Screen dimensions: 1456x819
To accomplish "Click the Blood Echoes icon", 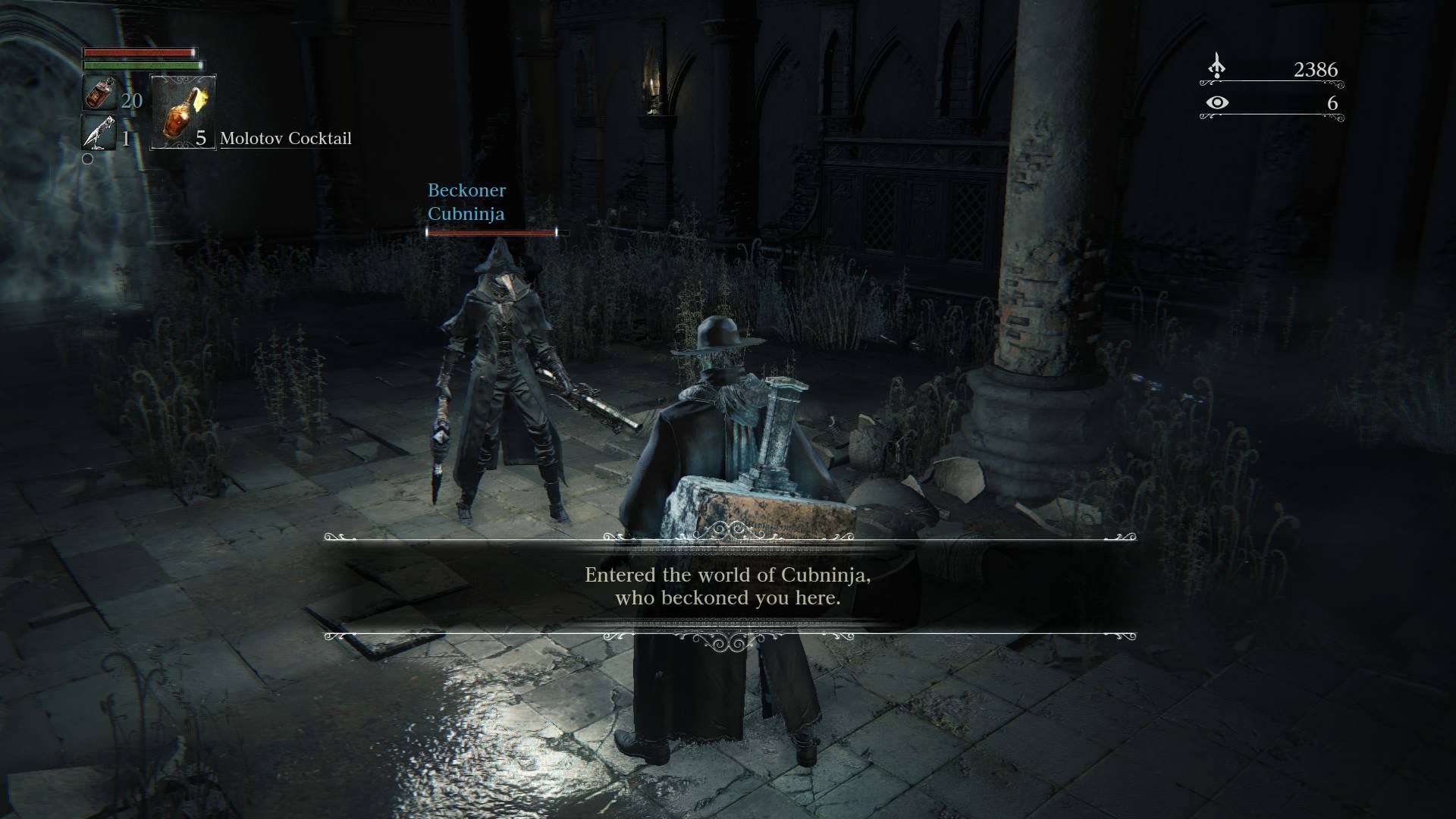I will click(1216, 68).
